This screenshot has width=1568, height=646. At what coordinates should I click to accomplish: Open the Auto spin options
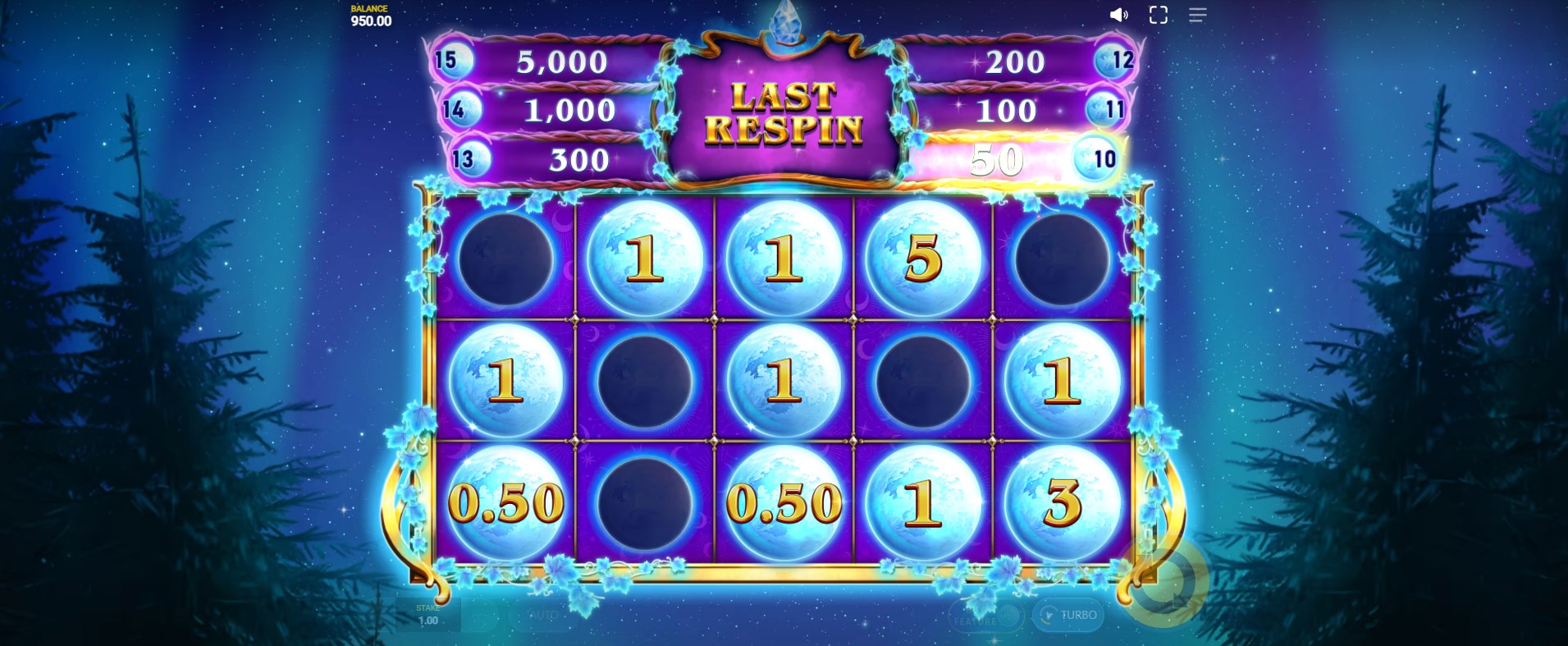pos(543,615)
